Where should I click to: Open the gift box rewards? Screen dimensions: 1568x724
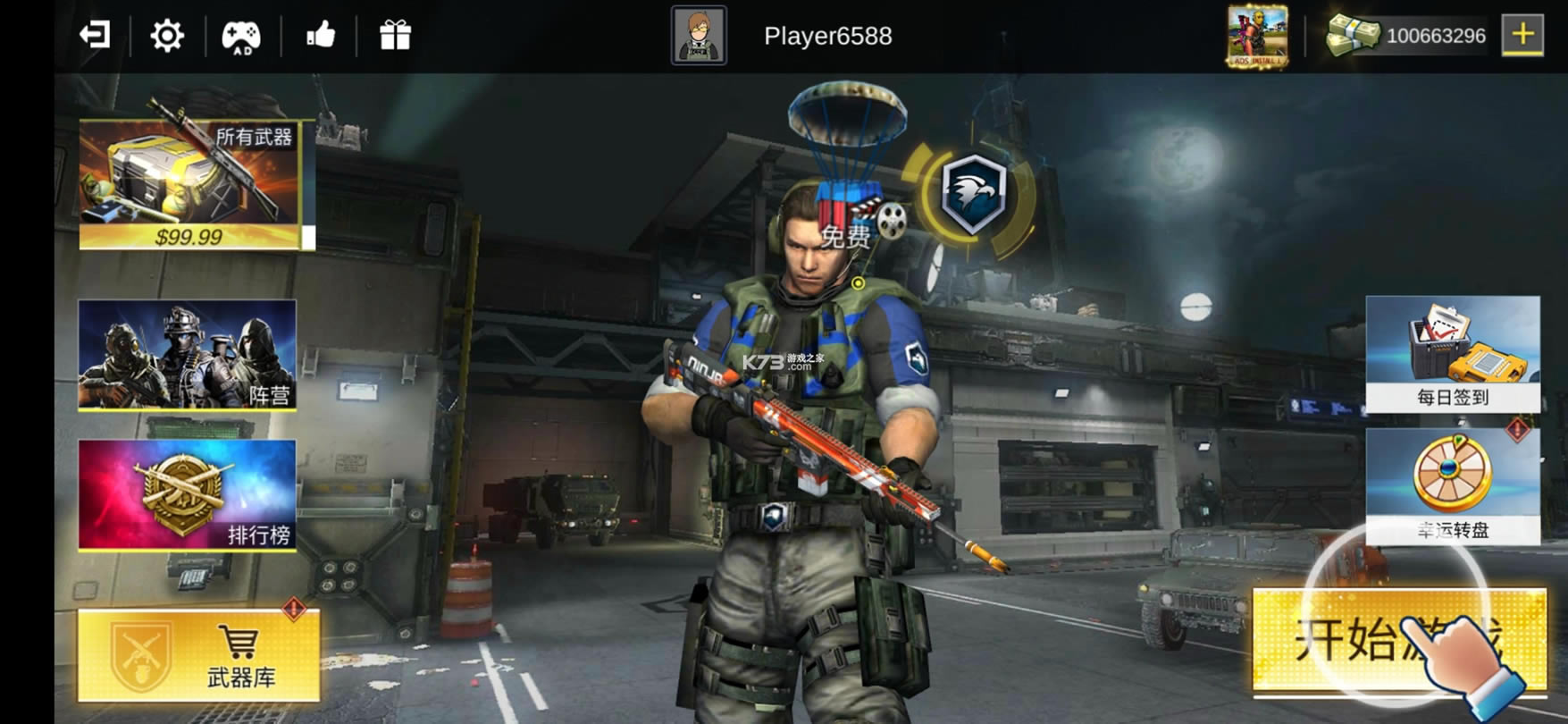(395, 36)
